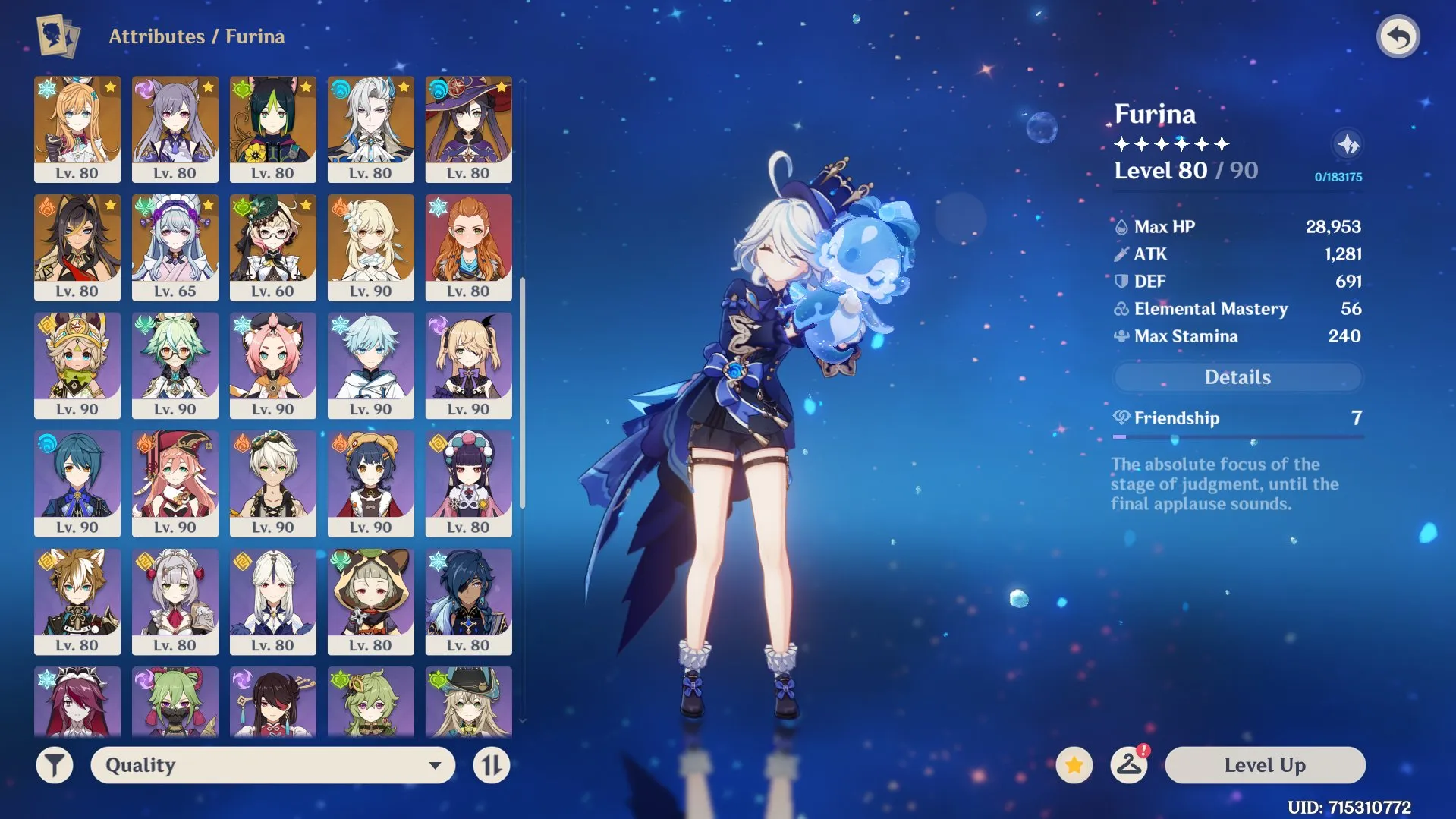Select Mona's character portrait
1456x819 pixels.
tap(469, 129)
